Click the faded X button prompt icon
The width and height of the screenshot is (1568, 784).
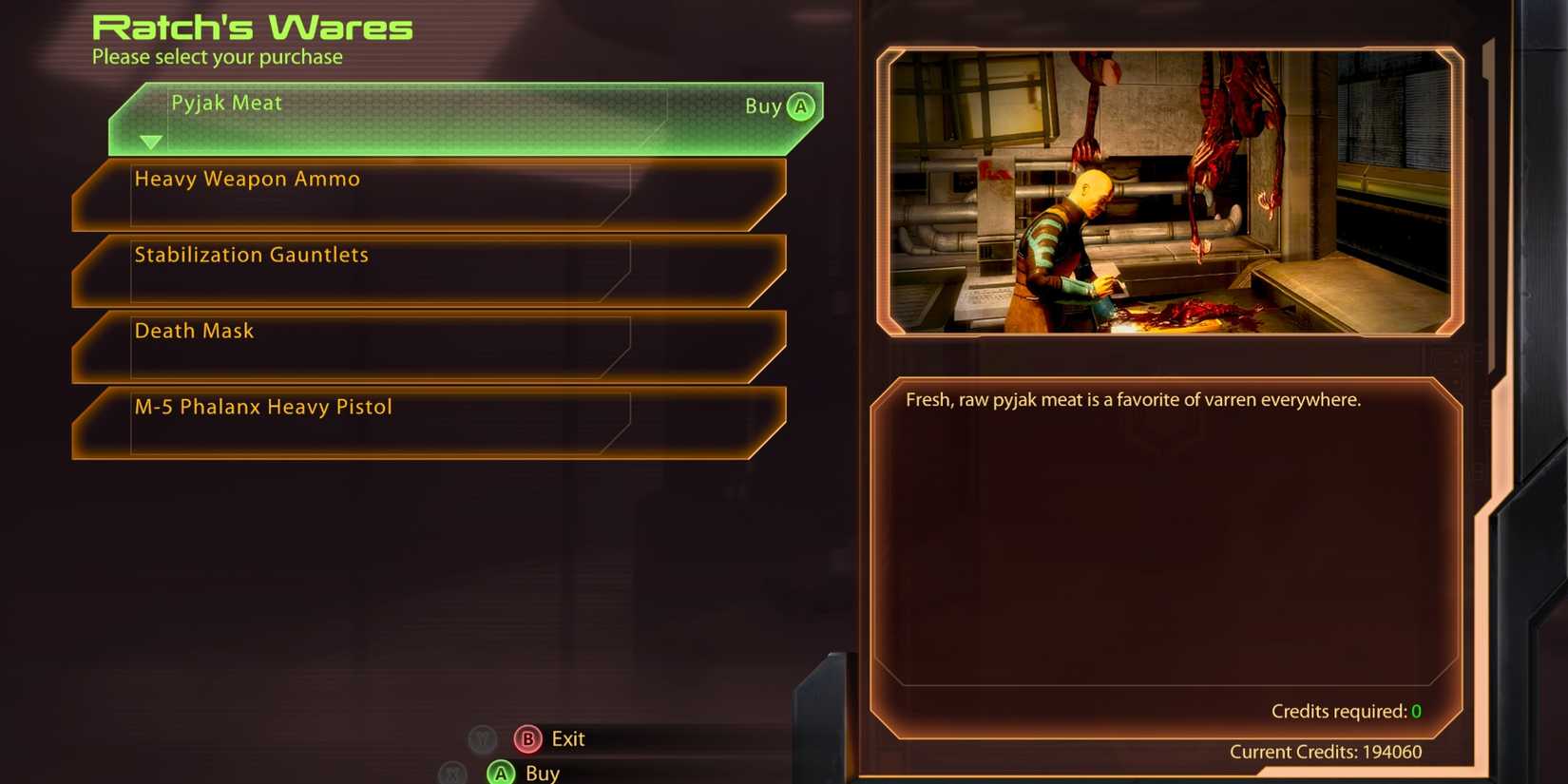pos(450,773)
